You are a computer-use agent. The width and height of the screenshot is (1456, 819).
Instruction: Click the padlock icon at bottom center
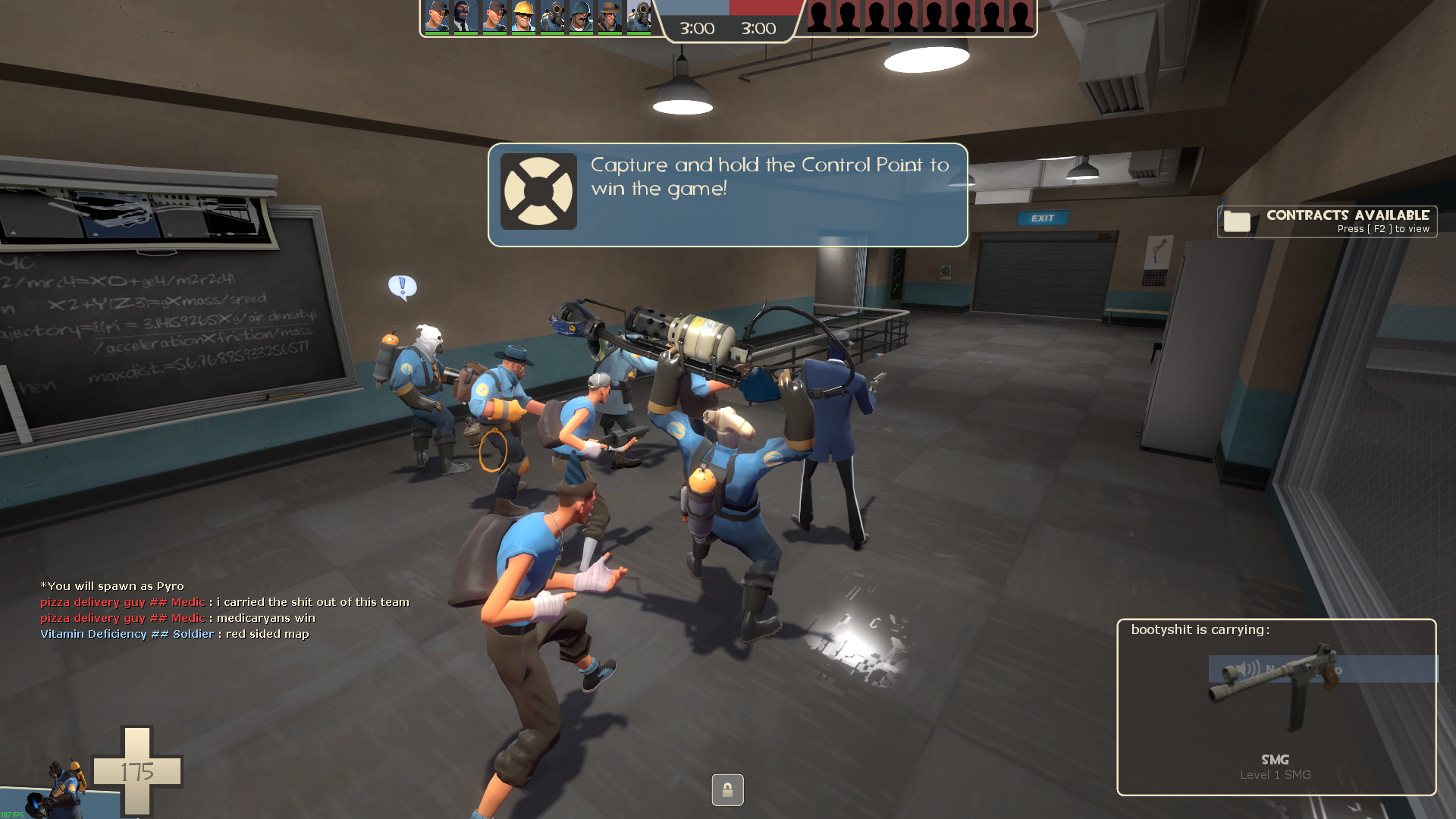tap(727, 790)
